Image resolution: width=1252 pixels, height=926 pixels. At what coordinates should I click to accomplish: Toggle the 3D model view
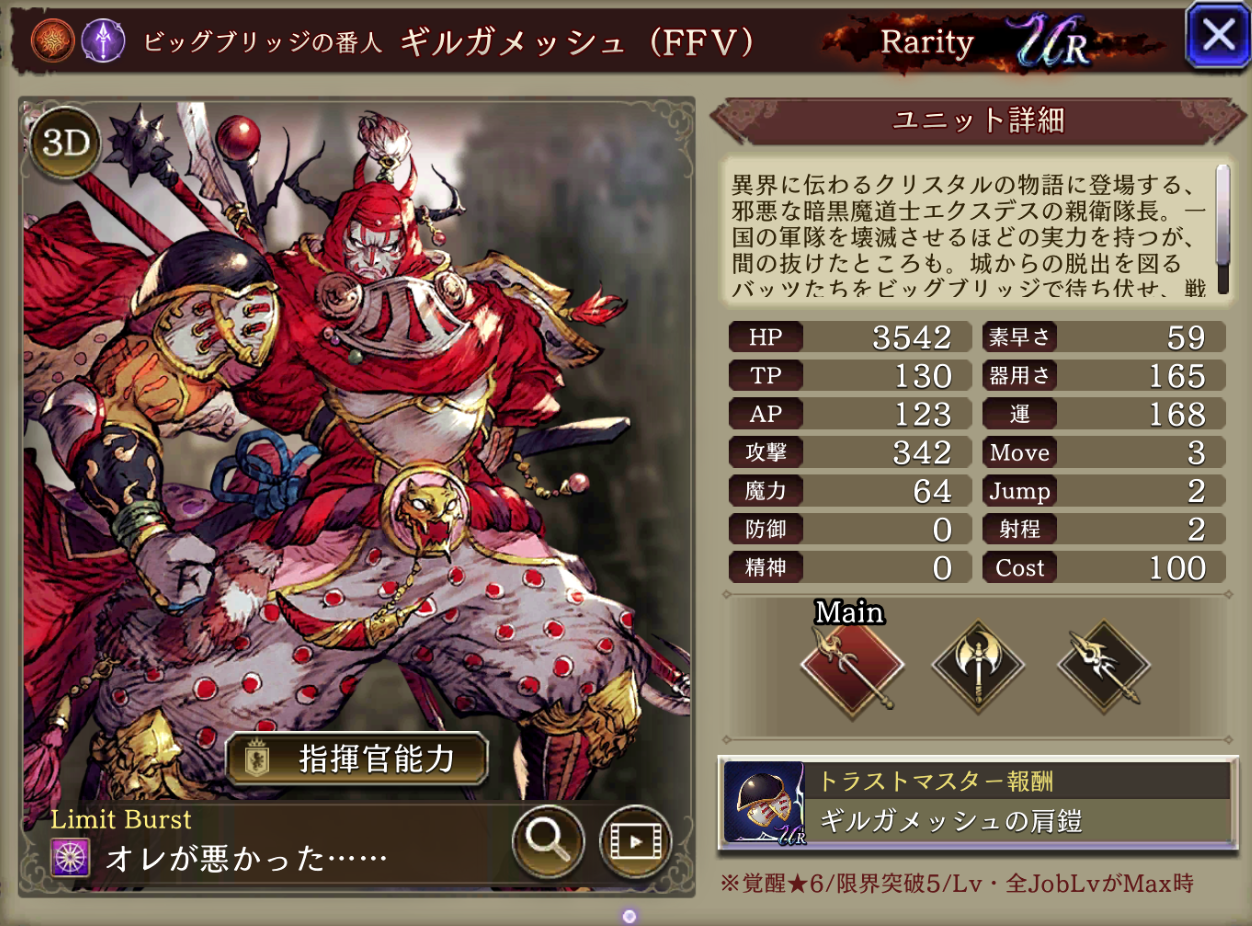pos(67,144)
